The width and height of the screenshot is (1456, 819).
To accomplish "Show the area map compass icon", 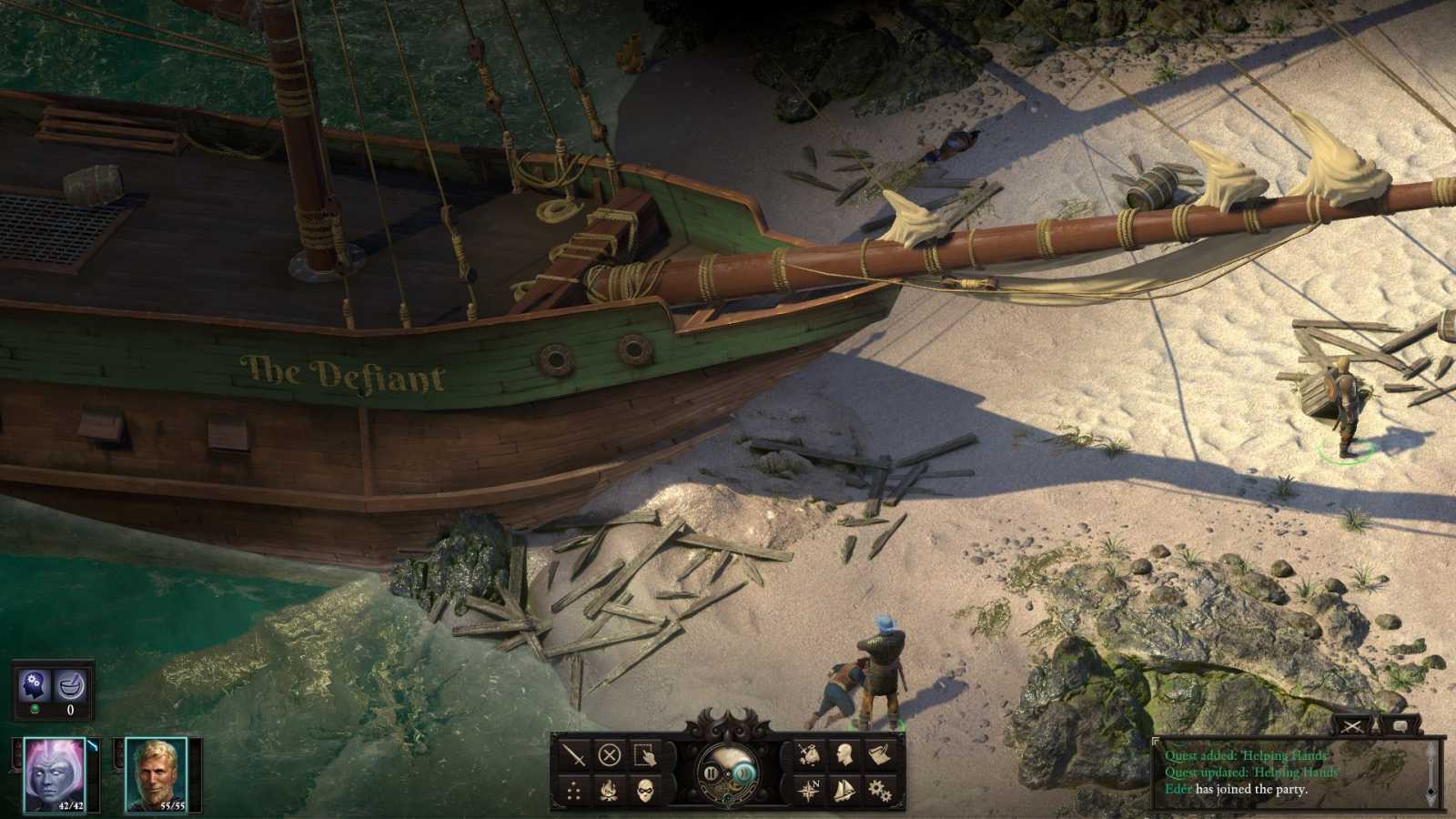I will tap(809, 789).
